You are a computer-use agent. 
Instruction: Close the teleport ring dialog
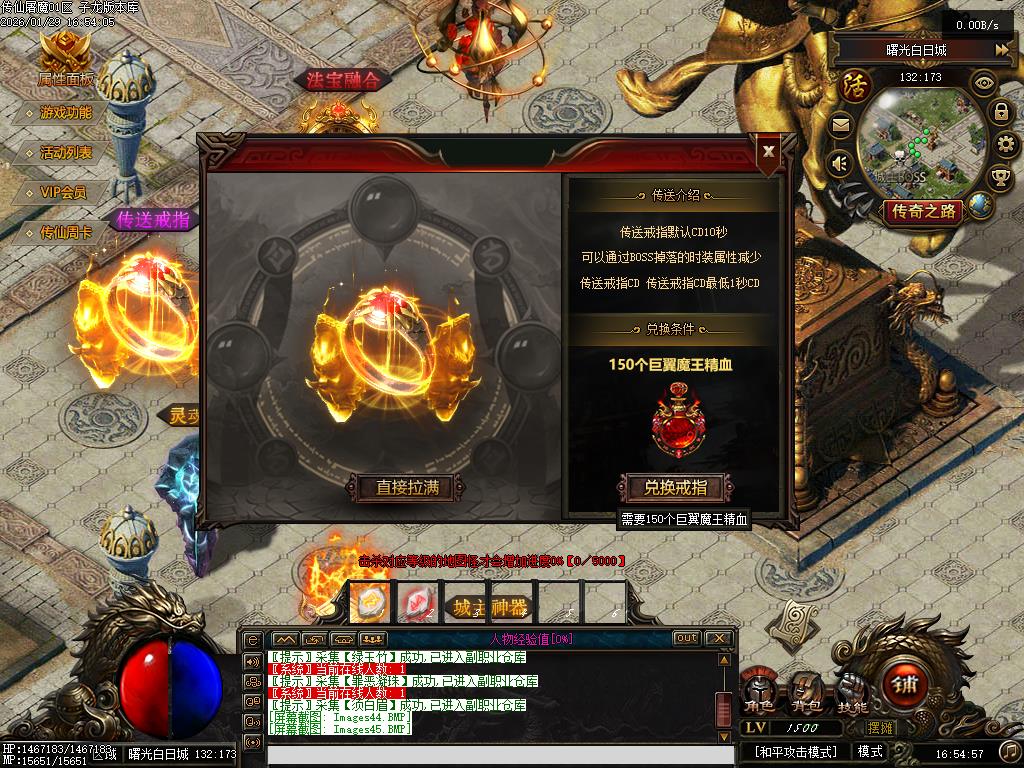[768, 151]
